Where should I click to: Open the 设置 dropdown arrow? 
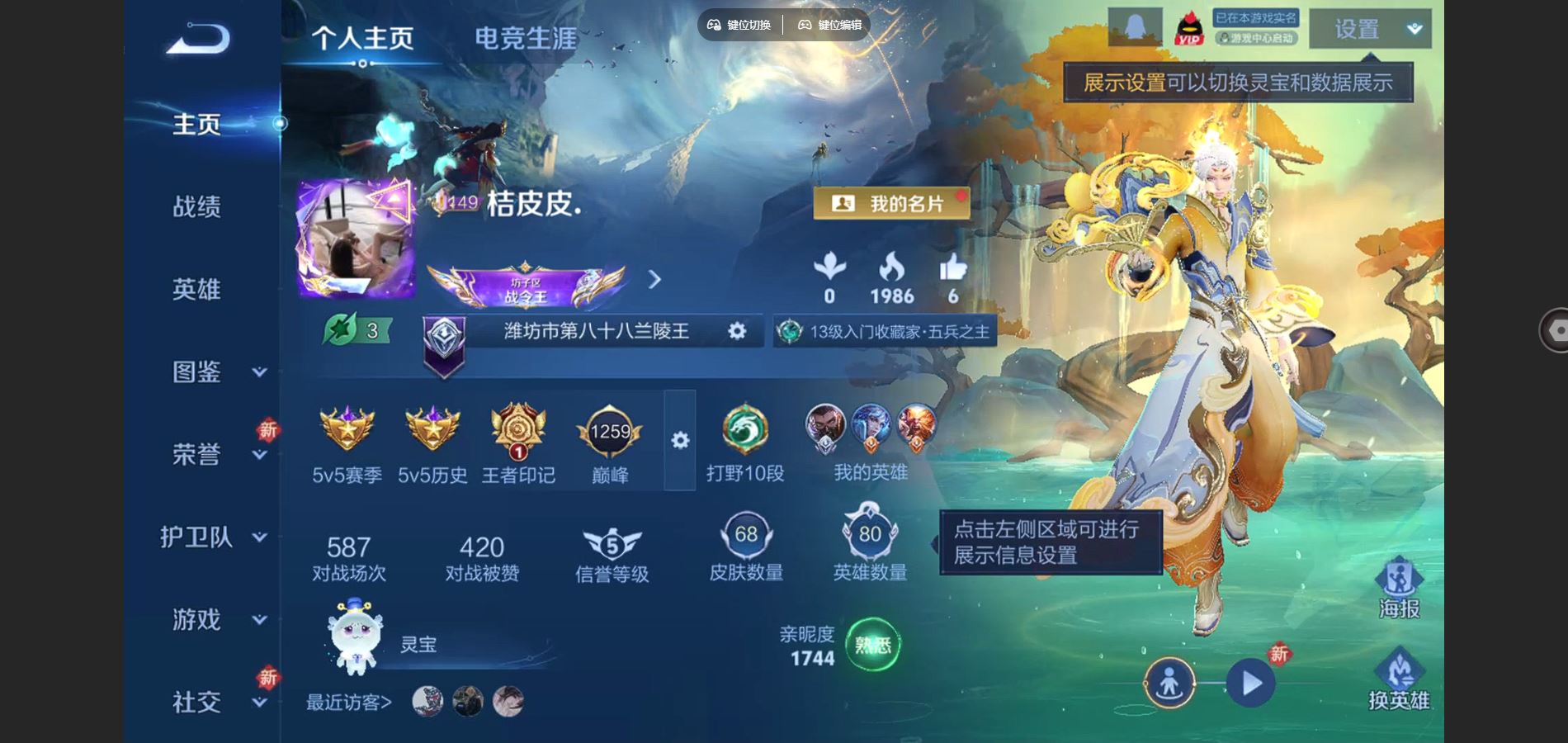point(1414,27)
